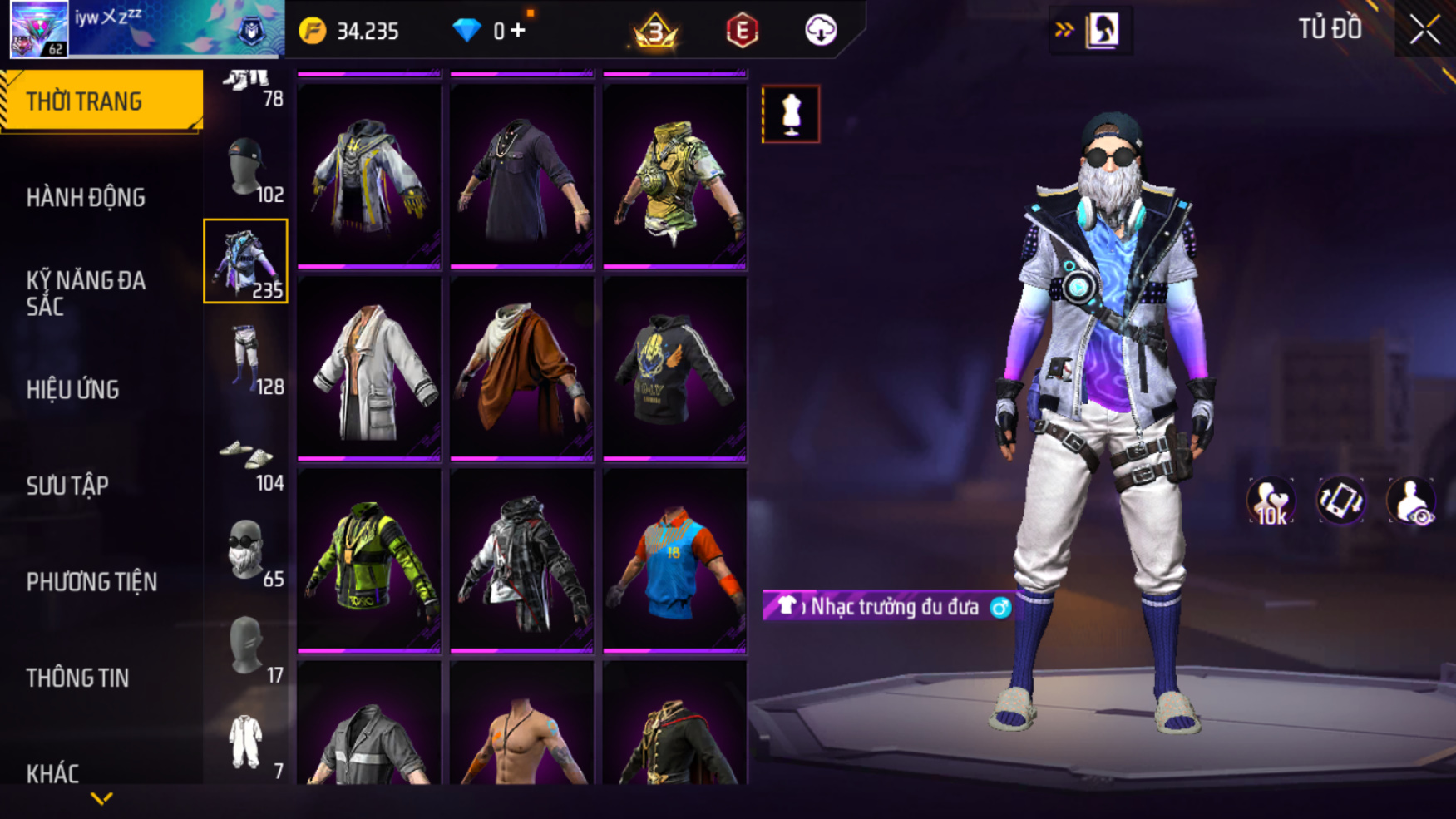The width and height of the screenshot is (1456, 819).
Task: Select the neon green jacket
Action: point(369,560)
